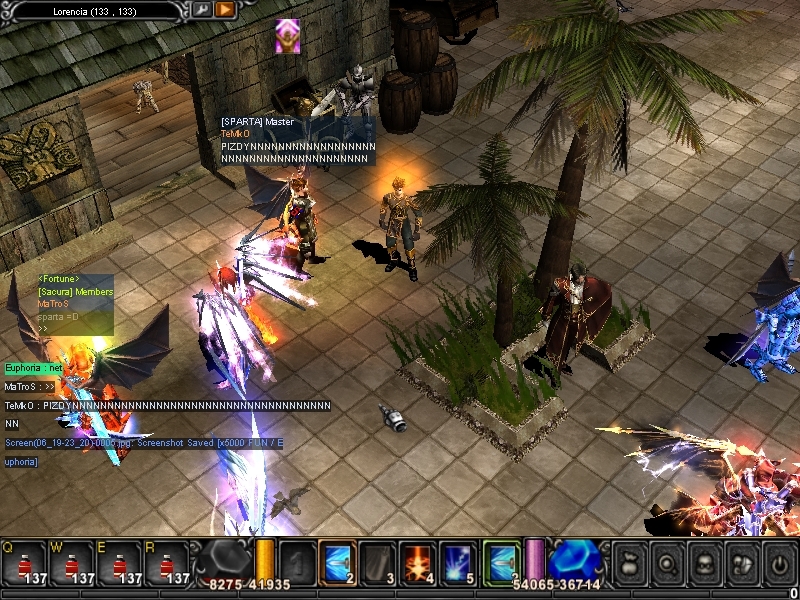The image size is (800, 600).
Task: Open the inventory bag button
Action: (x=629, y=563)
